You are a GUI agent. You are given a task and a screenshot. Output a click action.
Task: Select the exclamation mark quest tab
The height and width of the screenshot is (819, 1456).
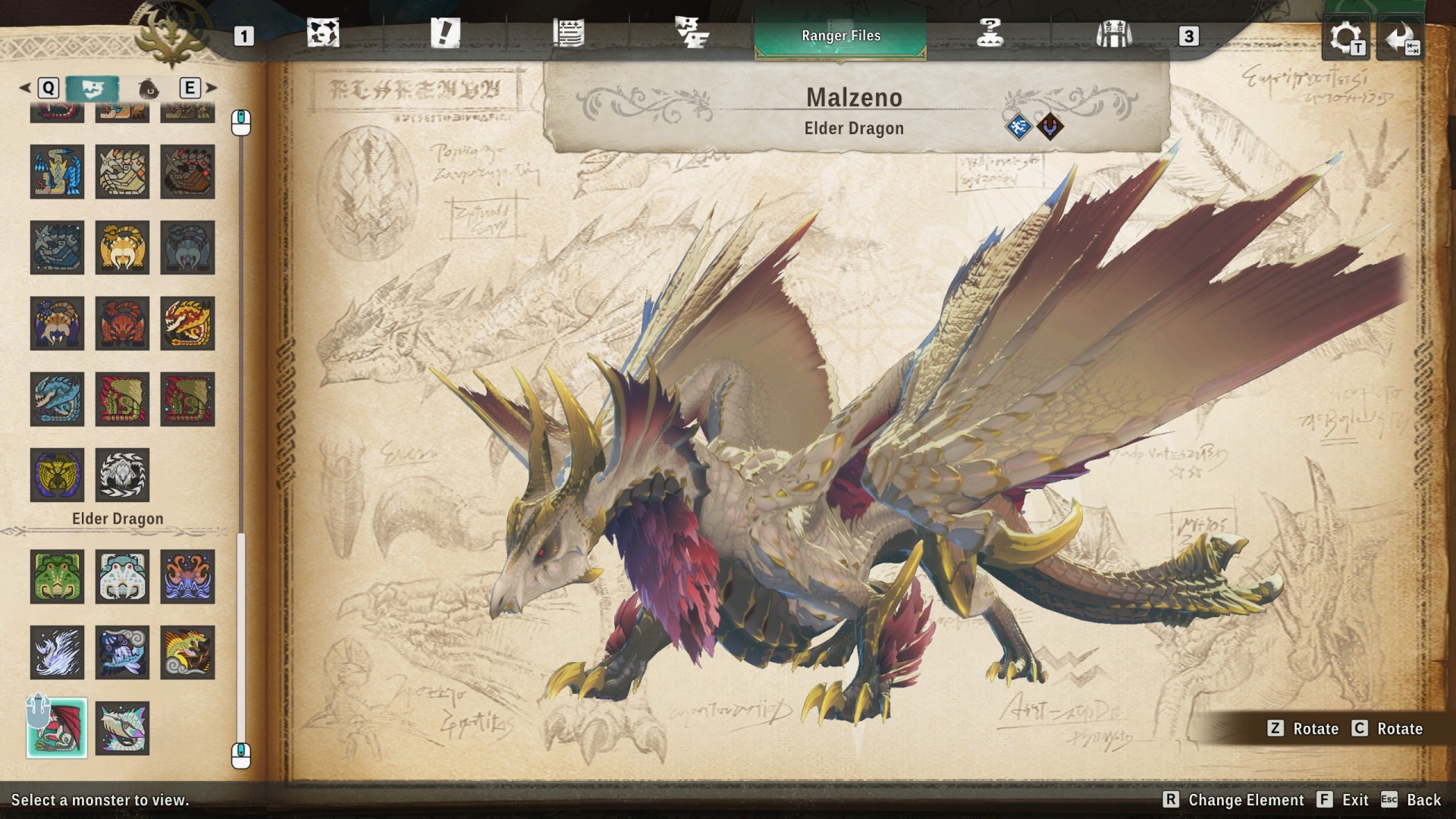click(447, 34)
